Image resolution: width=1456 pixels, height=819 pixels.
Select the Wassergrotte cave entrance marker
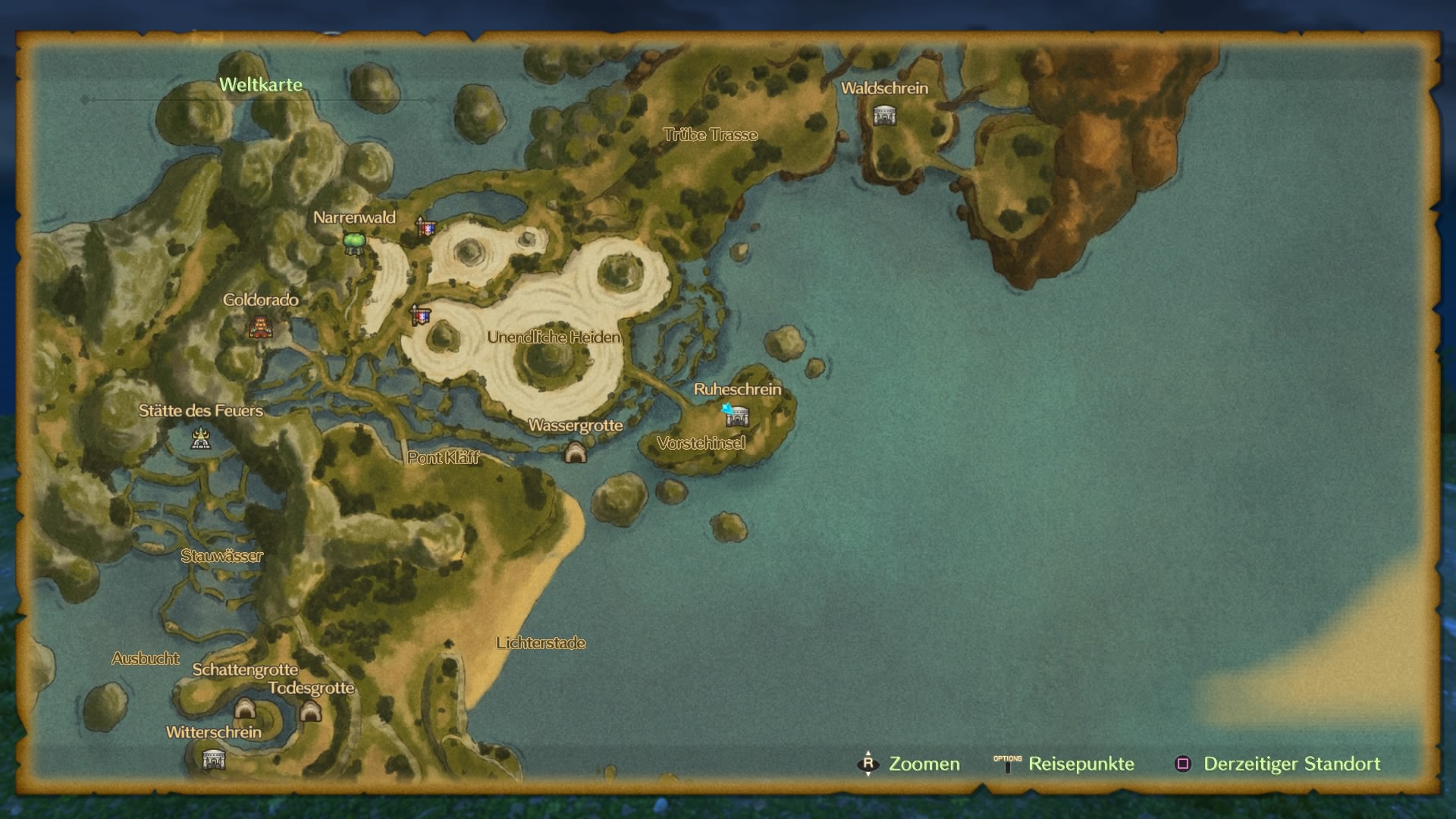pyautogui.click(x=576, y=453)
